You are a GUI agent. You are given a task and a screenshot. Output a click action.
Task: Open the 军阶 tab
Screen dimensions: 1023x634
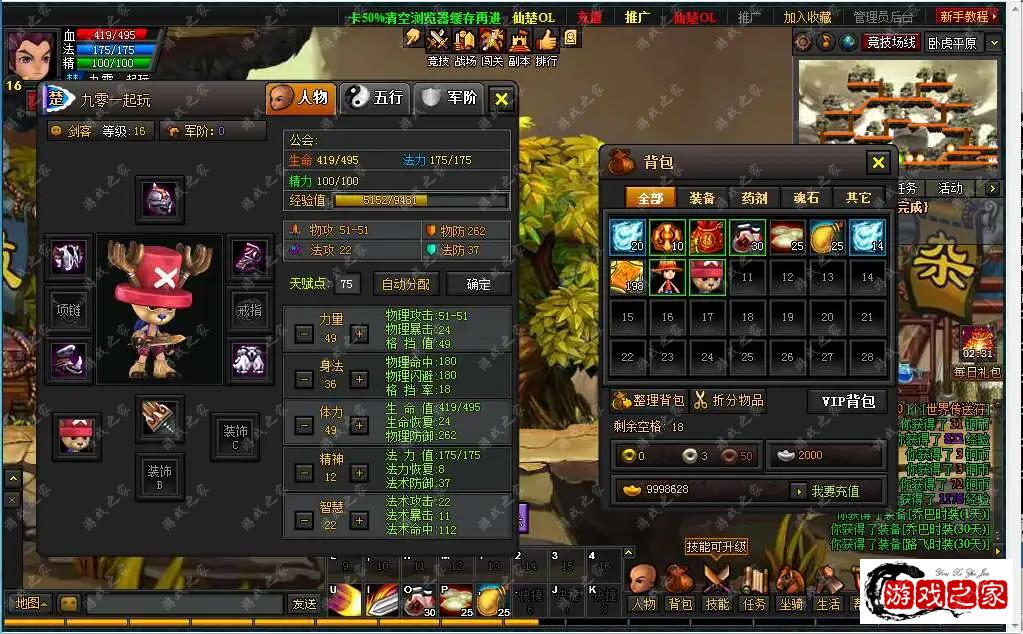coord(450,98)
